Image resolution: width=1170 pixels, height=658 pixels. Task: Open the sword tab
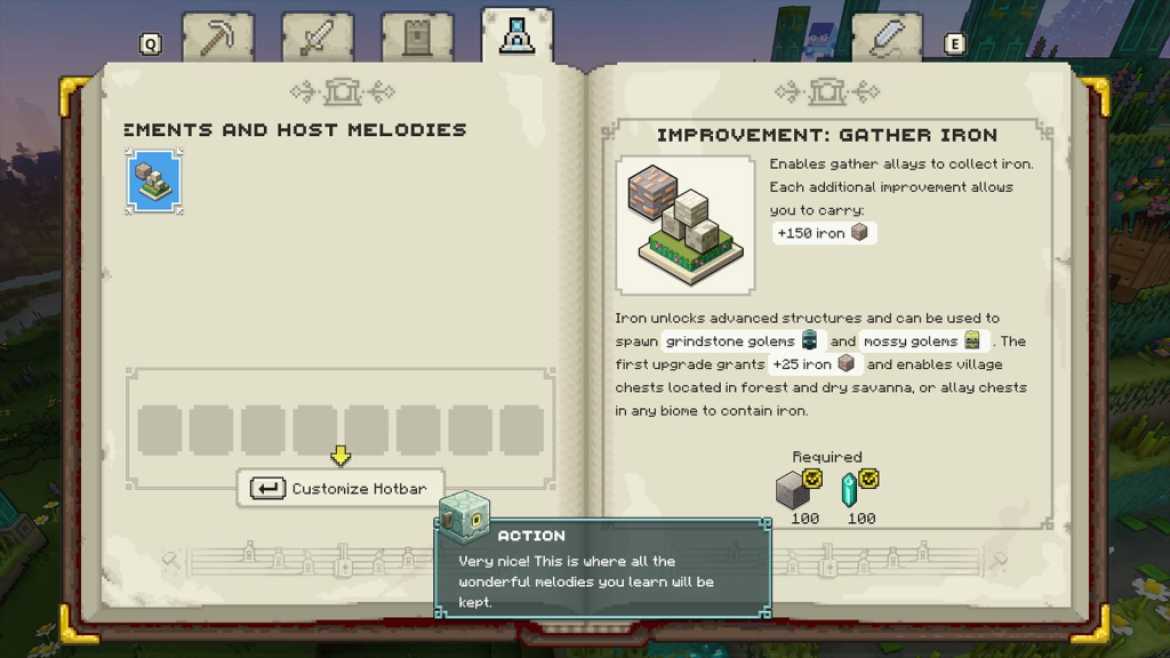pyautogui.click(x=317, y=38)
